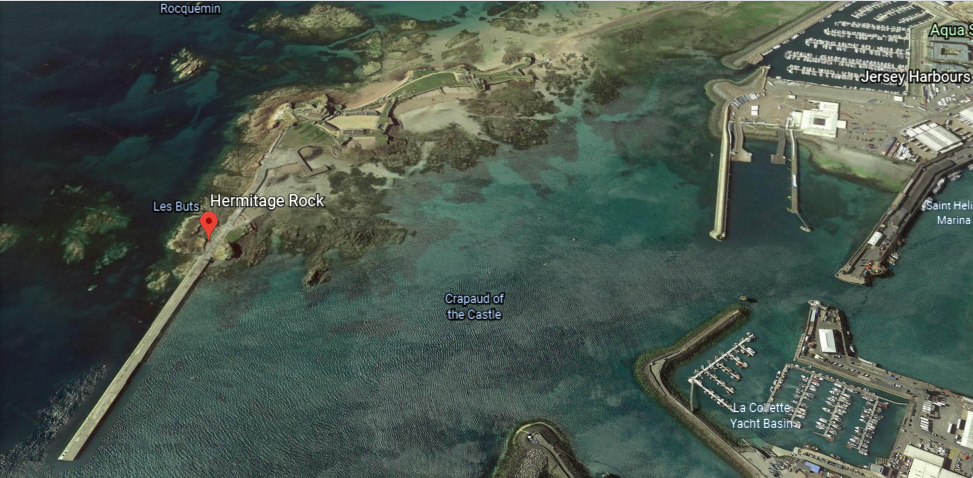Choose the Crapaud of the Castle label

coord(474,307)
